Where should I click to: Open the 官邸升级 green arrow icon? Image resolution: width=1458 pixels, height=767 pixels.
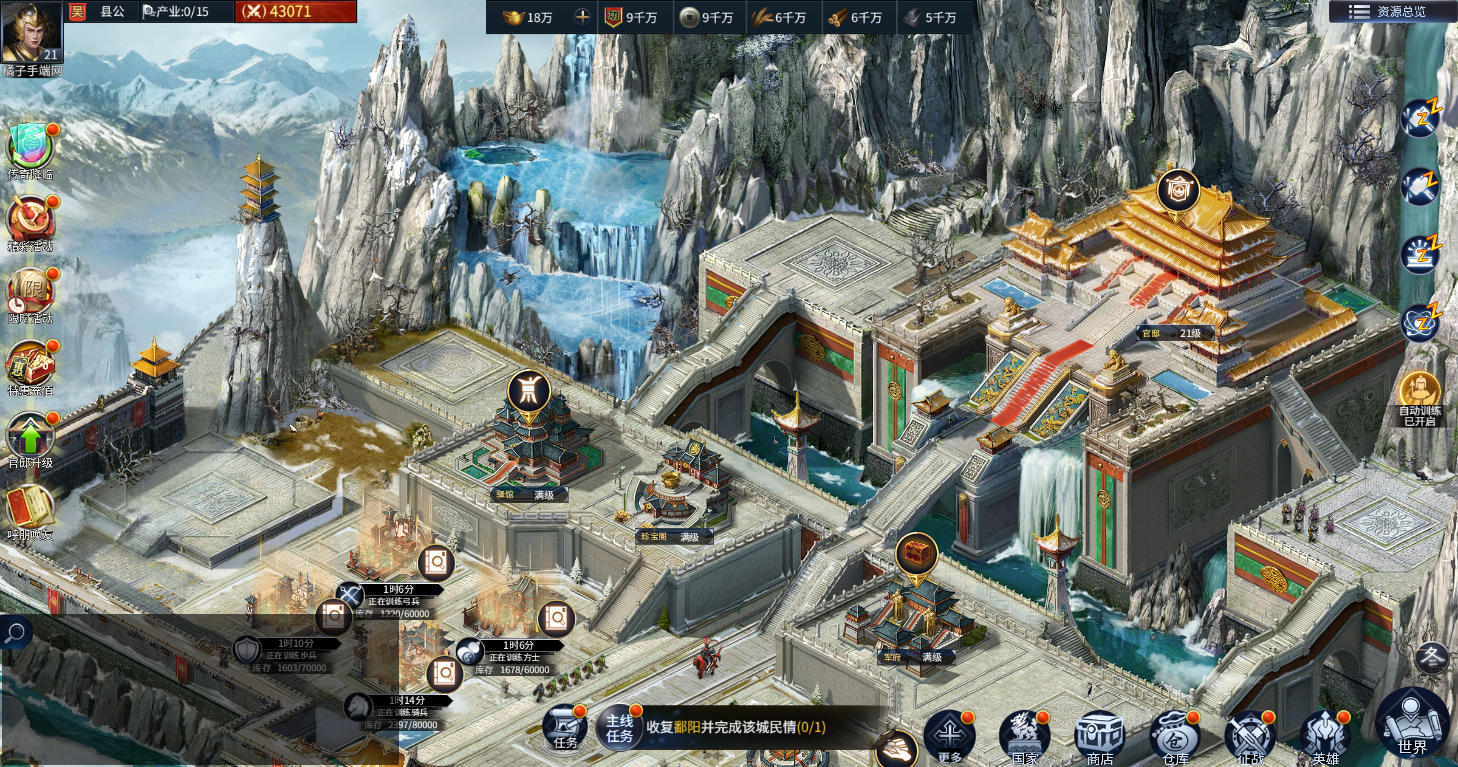pos(30,436)
